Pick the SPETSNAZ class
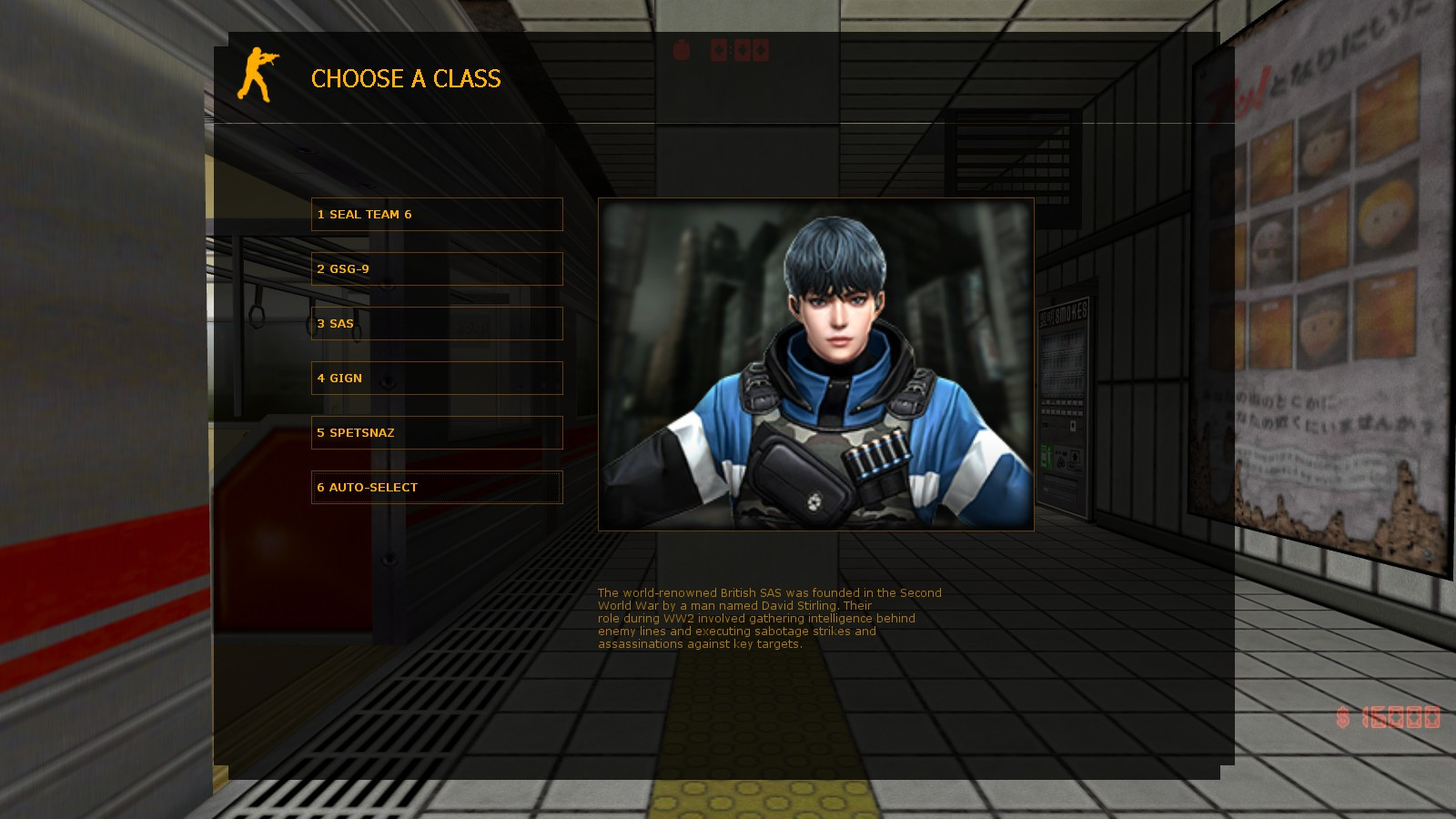The image size is (1456, 819). tap(437, 432)
